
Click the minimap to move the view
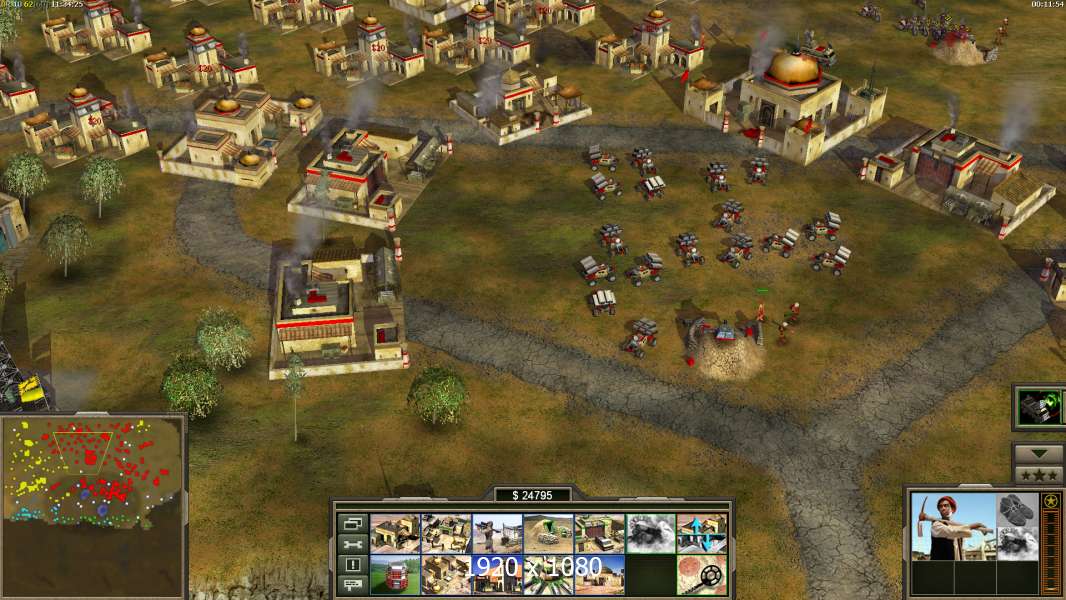(93, 470)
